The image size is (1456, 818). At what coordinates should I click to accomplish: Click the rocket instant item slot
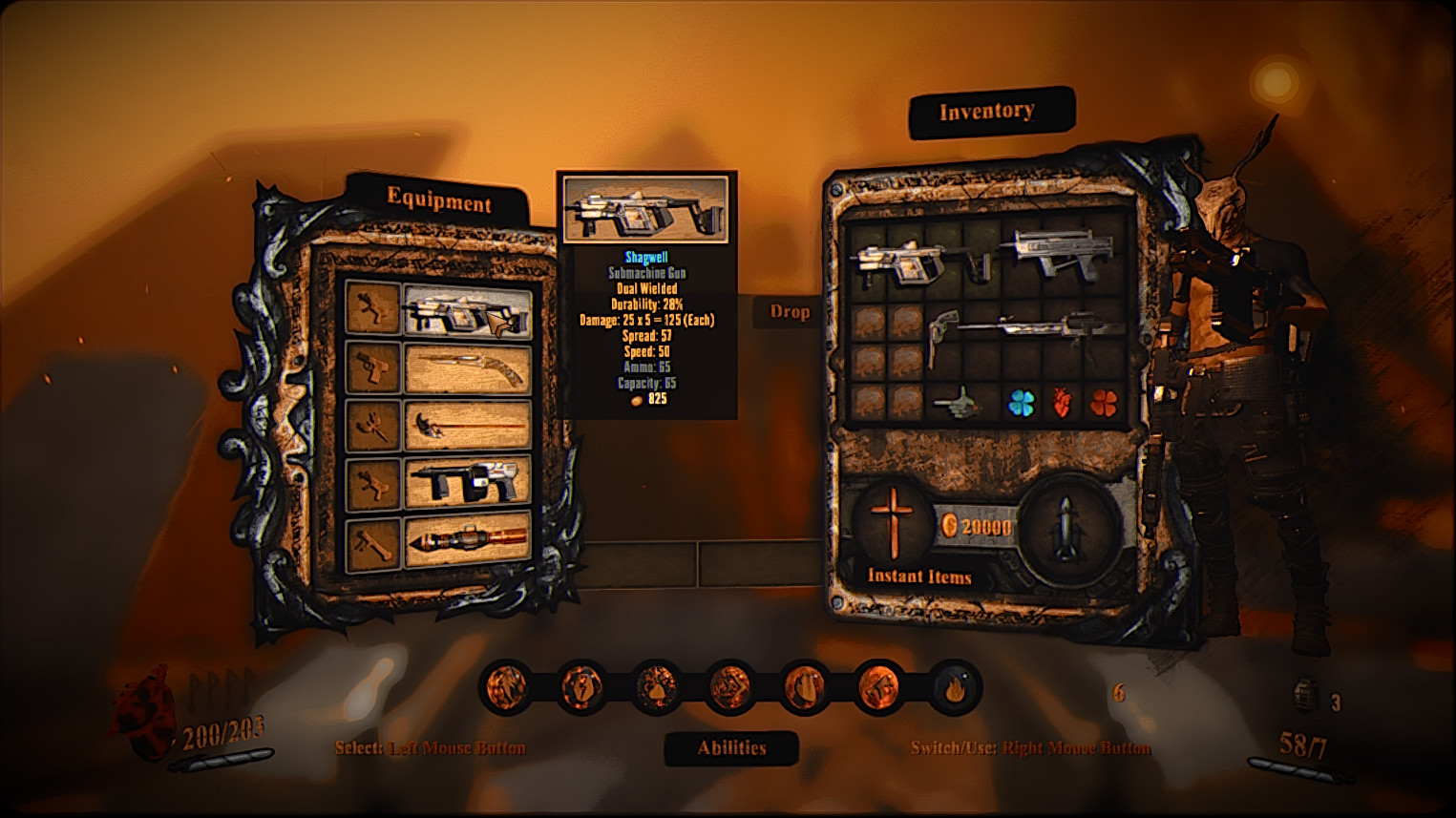point(1064,528)
